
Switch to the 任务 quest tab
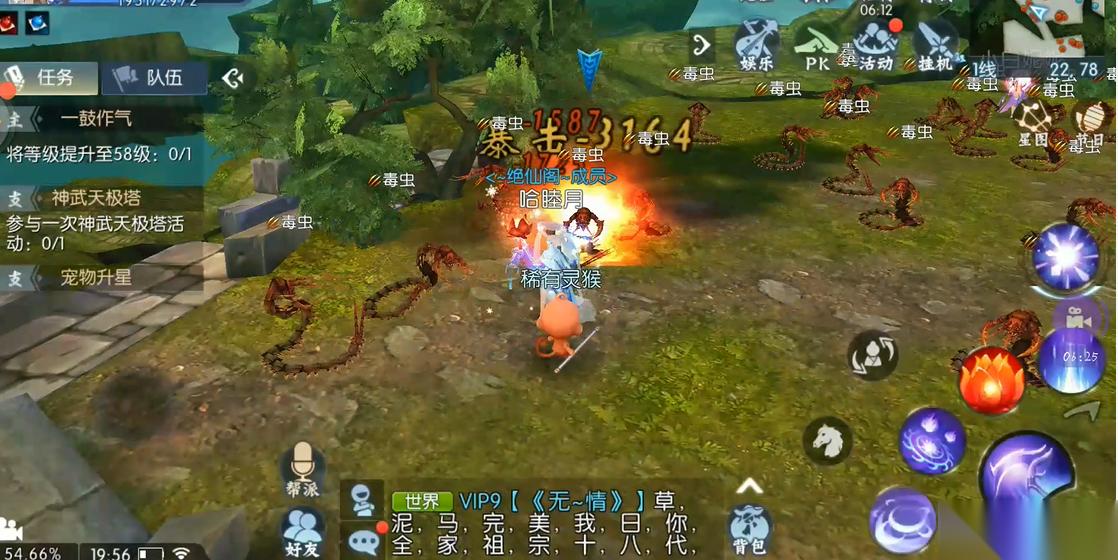click(x=50, y=77)
